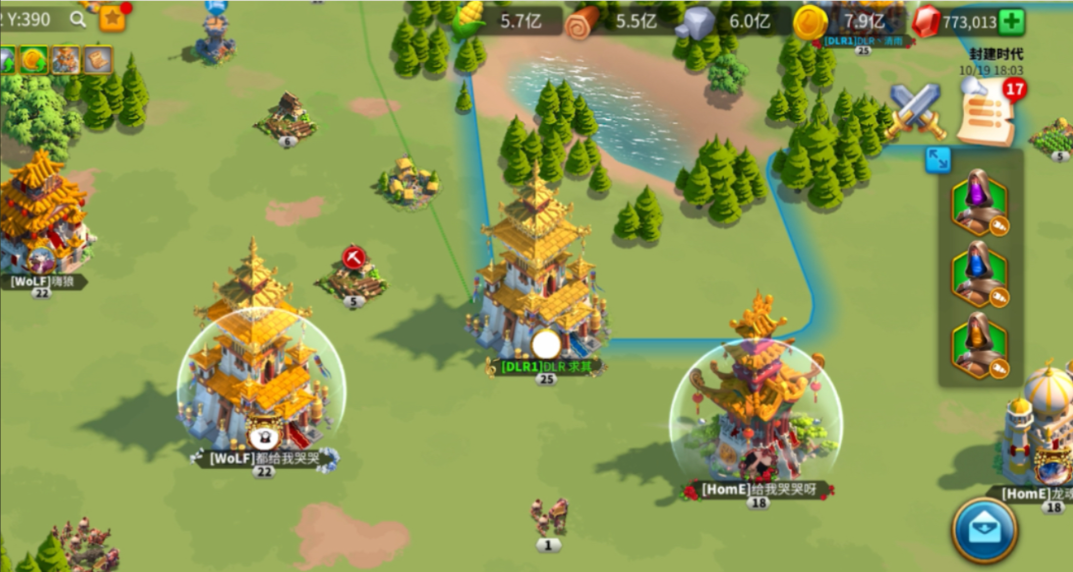Open the quest scroll with 17 notifications
The width and height of the screenshot is (1073, 572).
985,113
